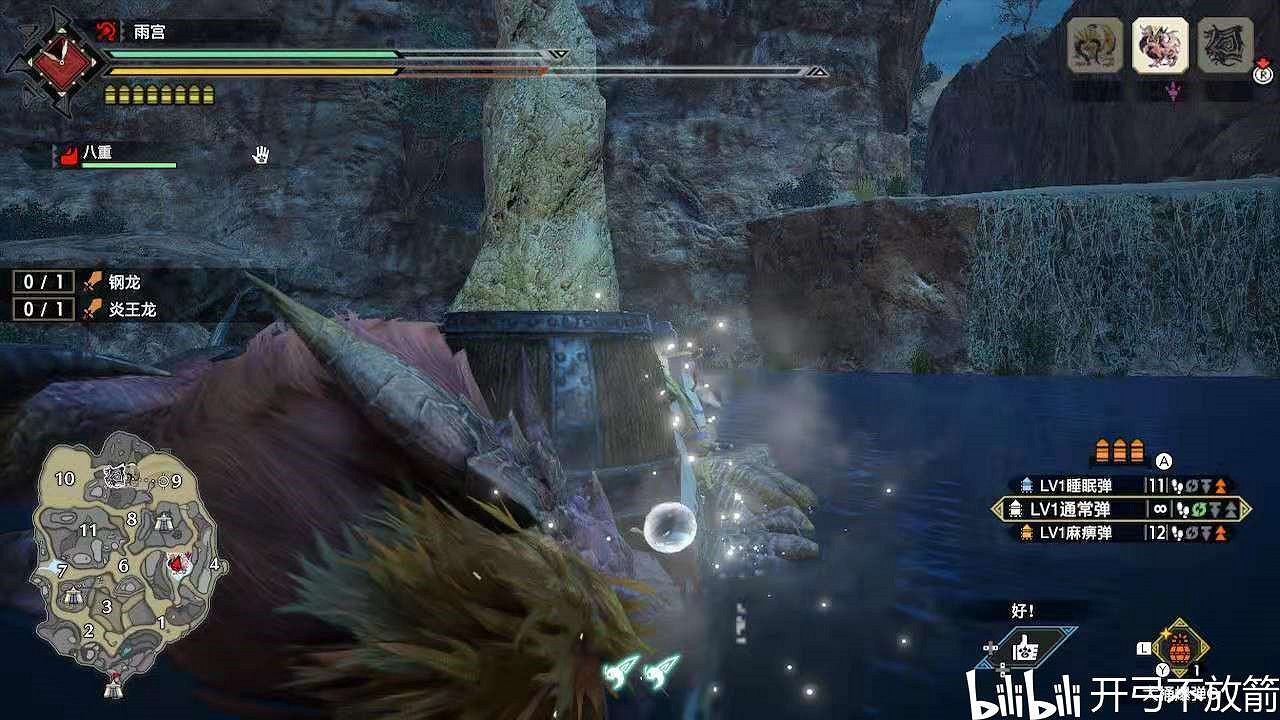Screen dimensions: 1280x720
Task: Click the LV1麻痹弹 ammo icon
Action: pos(1027,532)
